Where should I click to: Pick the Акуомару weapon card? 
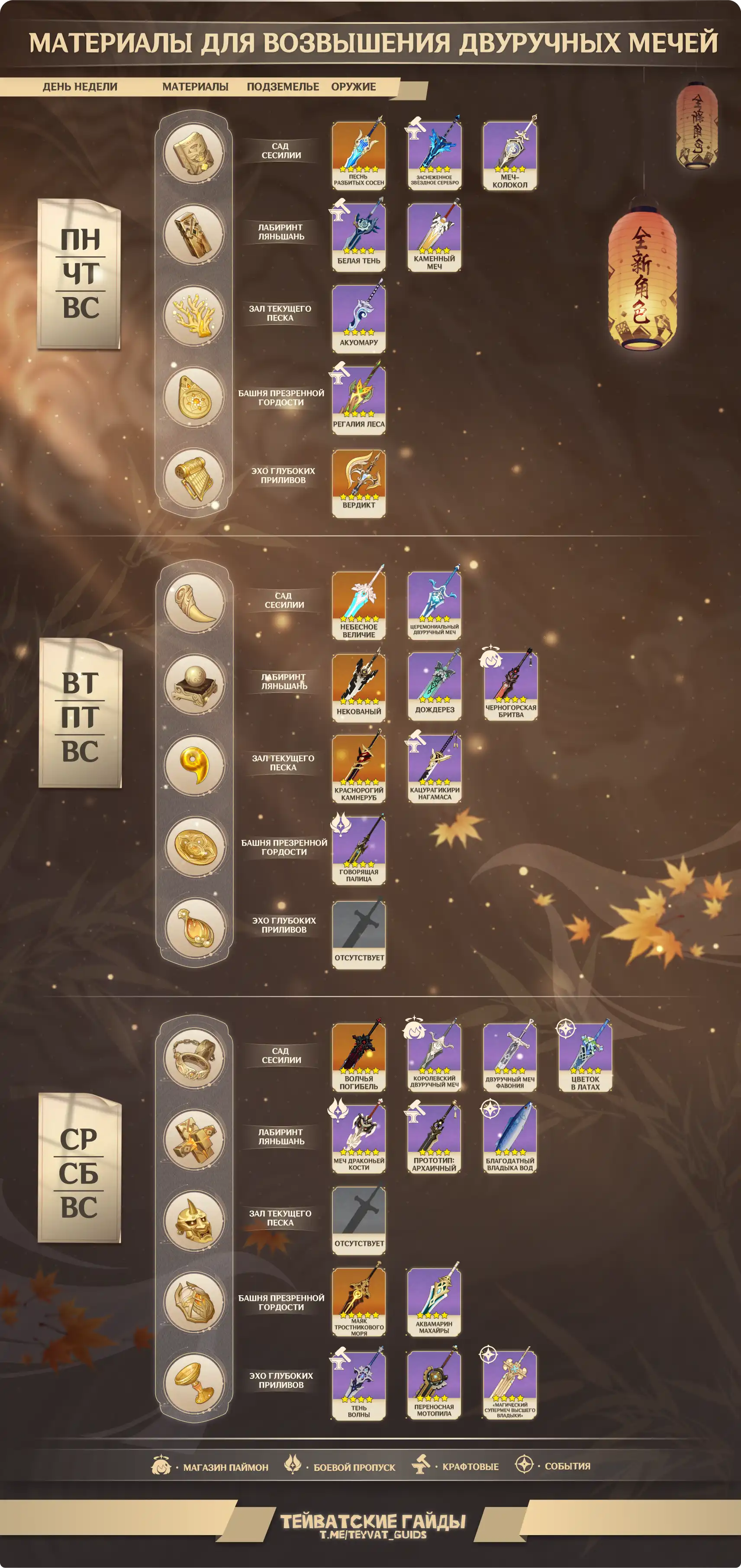(358, 318)
